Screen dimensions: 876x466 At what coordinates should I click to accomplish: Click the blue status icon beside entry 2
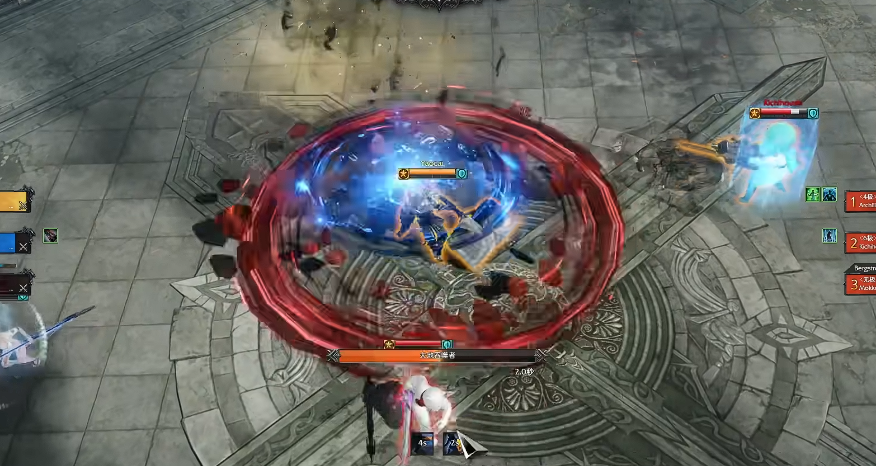click(x=829, y=236)
